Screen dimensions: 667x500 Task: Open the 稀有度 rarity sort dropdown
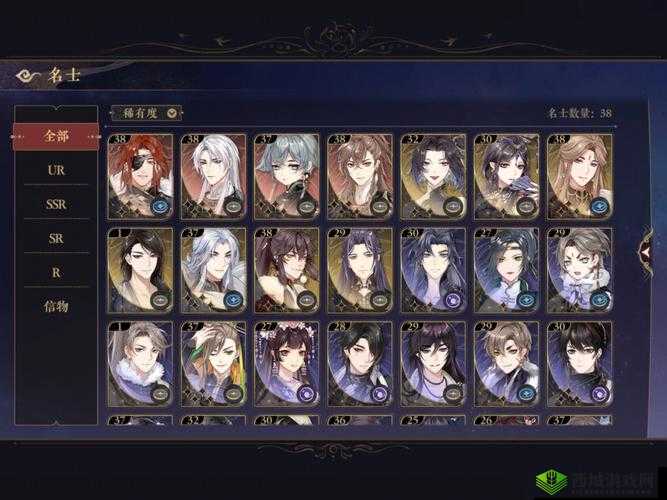click(x=146, y=114)
